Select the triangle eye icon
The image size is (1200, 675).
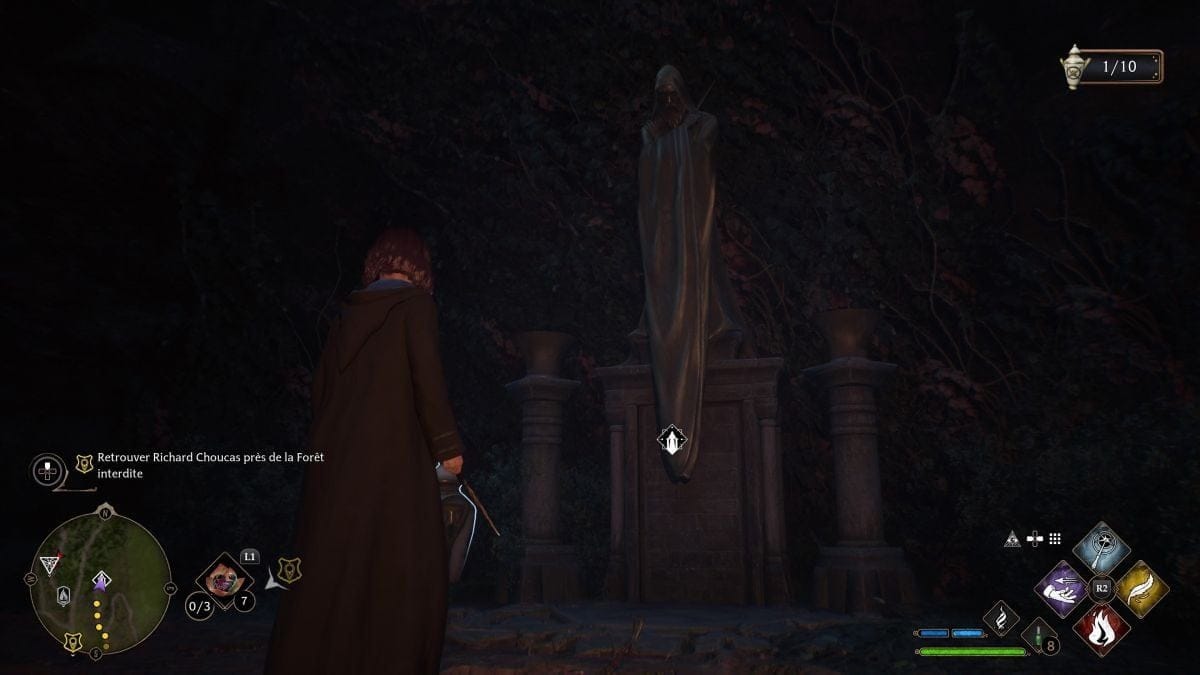(x=1012, y=540)
